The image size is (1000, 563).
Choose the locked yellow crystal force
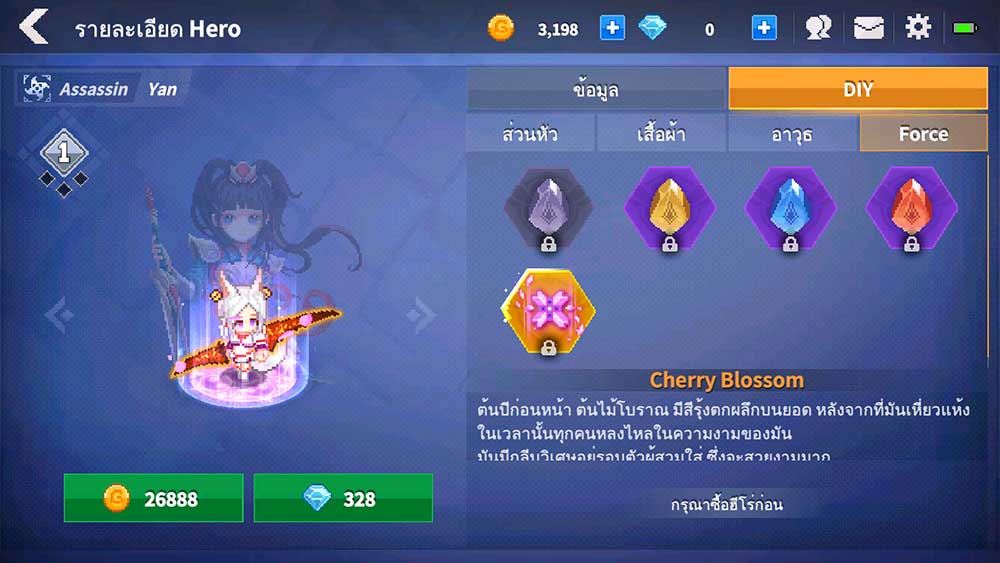click(670, 208)
